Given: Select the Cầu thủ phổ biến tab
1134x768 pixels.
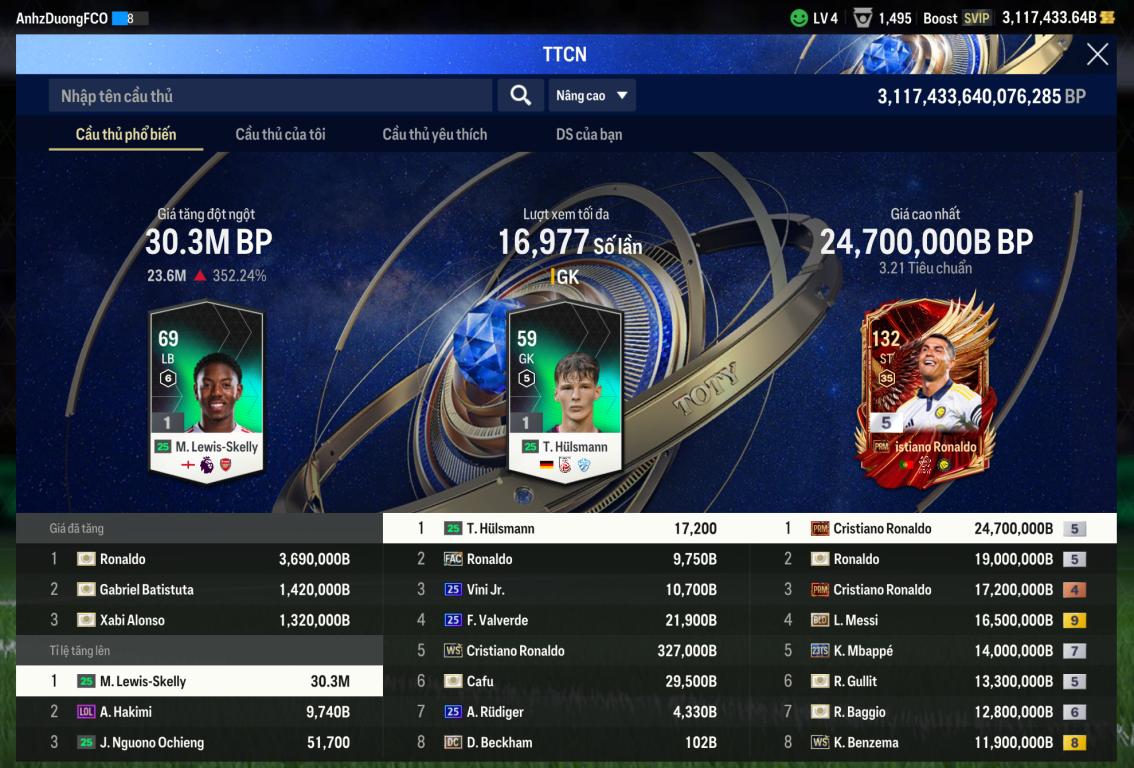Looking at the screenshot, I should click(x=126, y=134).
